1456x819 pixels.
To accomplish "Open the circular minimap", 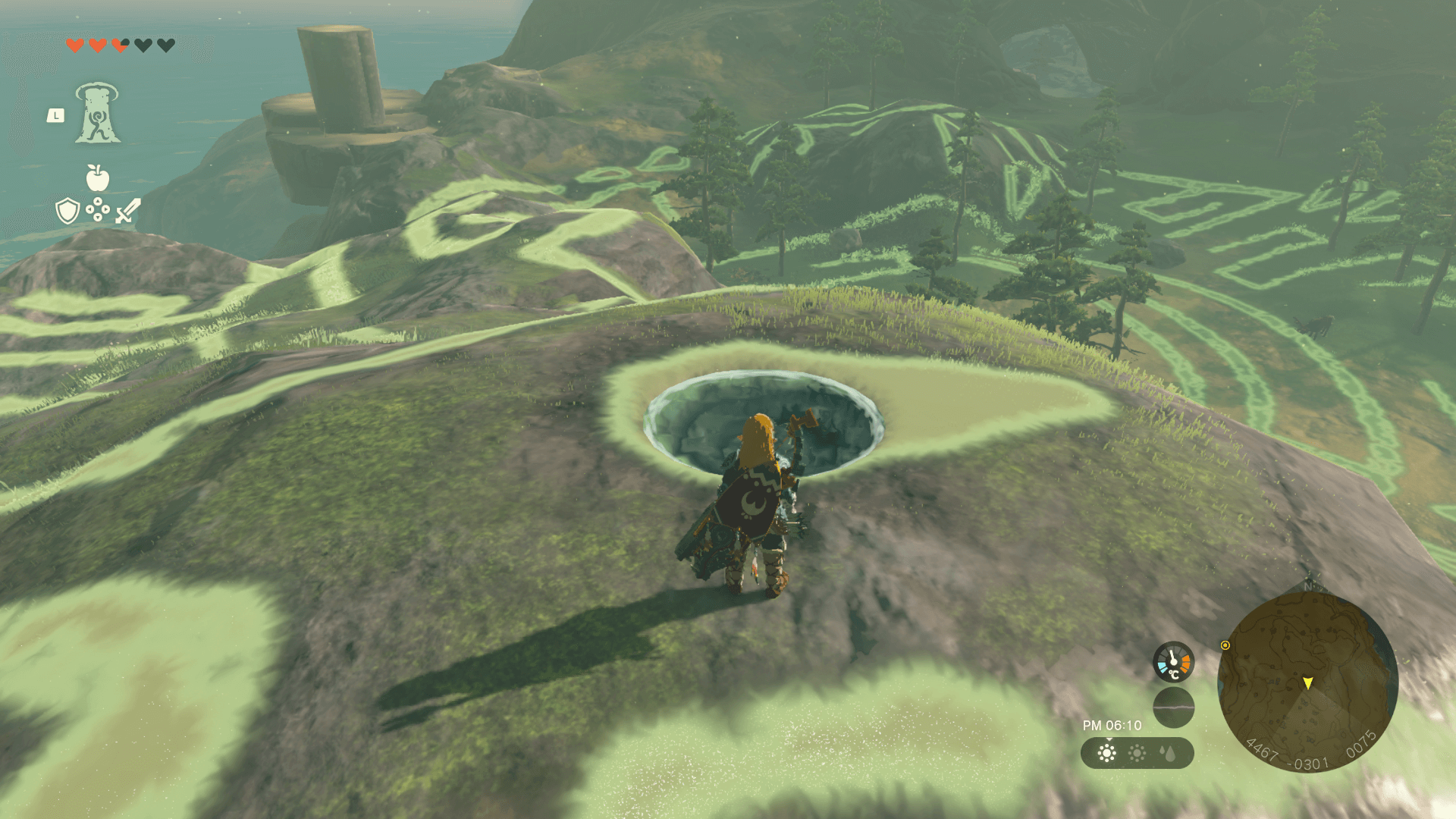I will coord(1307,682).
